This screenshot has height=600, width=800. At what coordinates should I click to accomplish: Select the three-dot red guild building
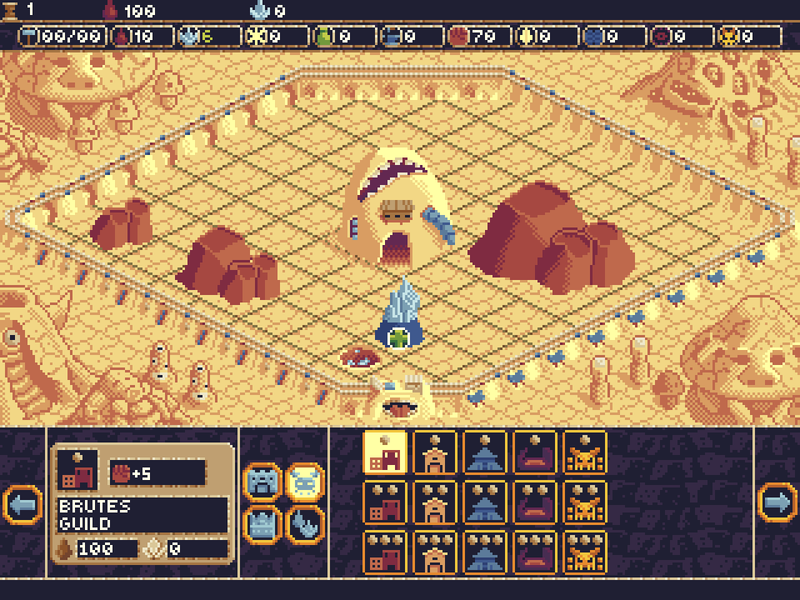tap(384, 552)
